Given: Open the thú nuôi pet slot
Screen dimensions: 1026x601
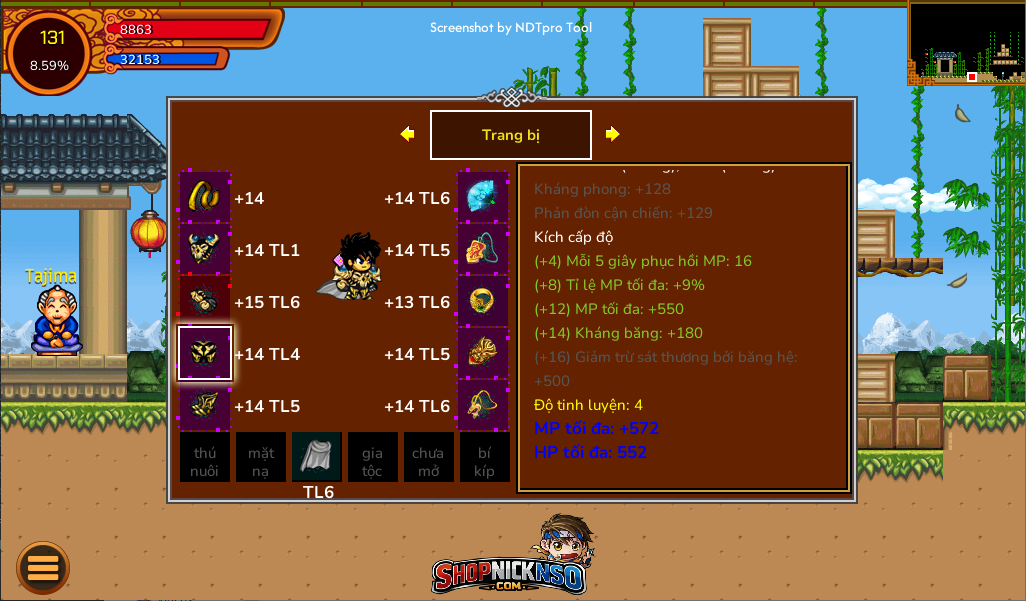Looking at the screenshot, I should pyautogui.click(x=205, y=458).
